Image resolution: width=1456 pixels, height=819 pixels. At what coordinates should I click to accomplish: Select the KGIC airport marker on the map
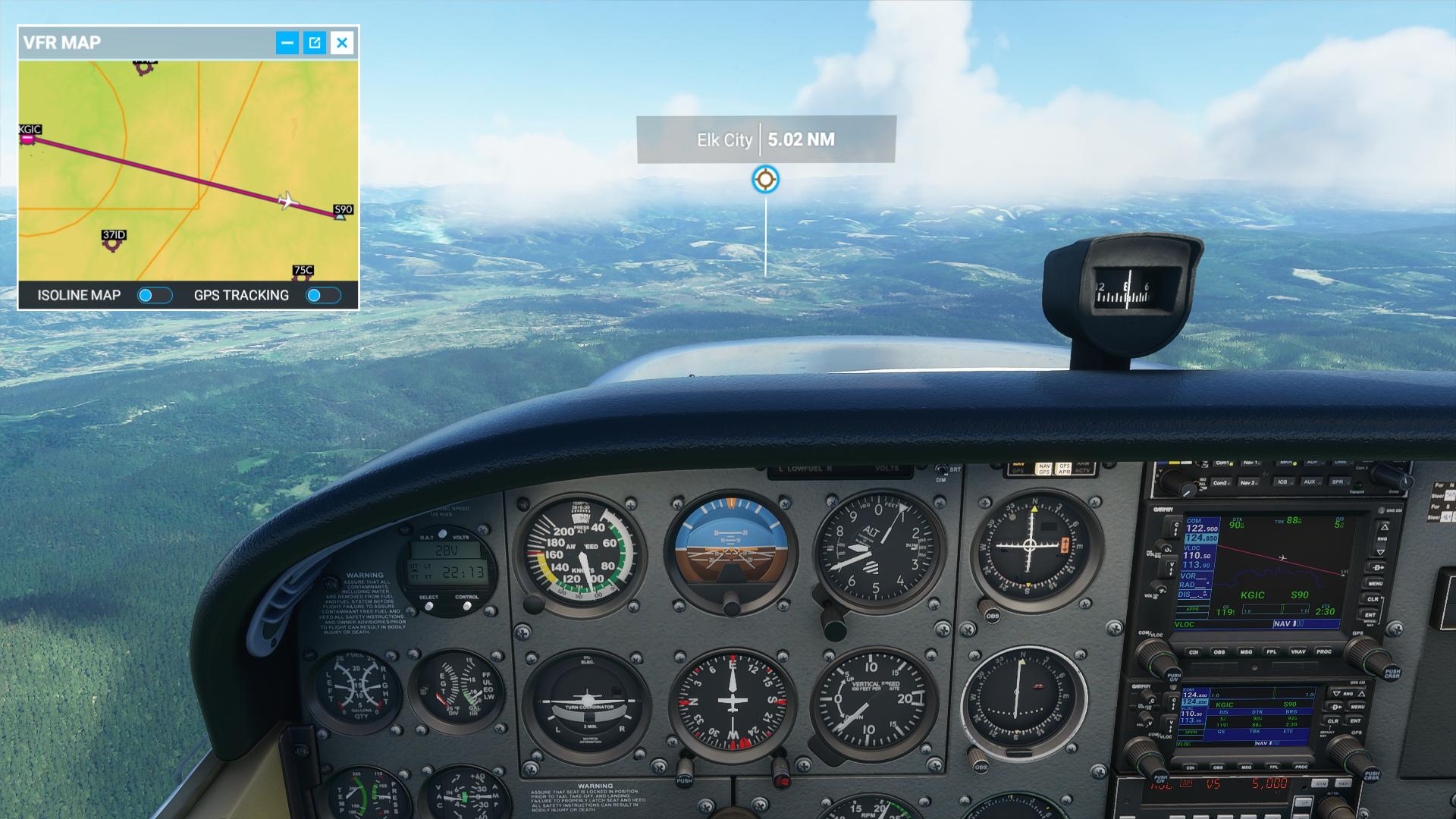click(x=28, y=139)
